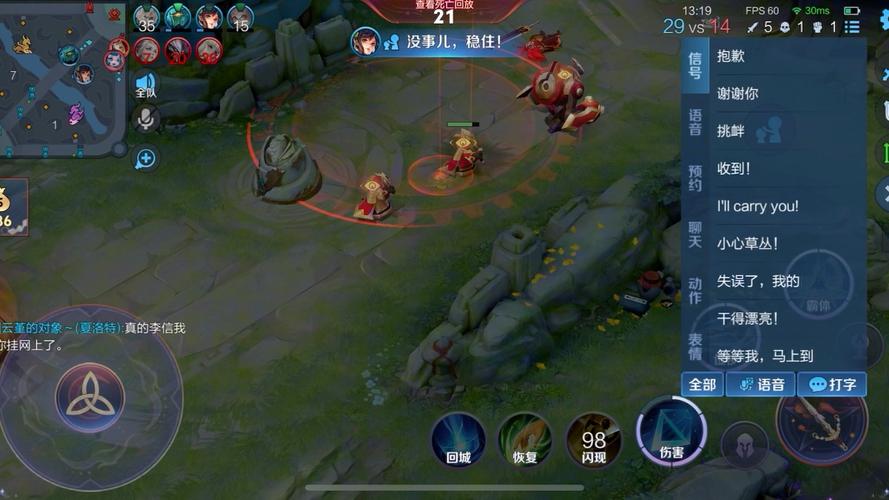This screenshot has width=889, height=500.
Task: Send the 谢谢你 quick message
Action: click(738, 94)
